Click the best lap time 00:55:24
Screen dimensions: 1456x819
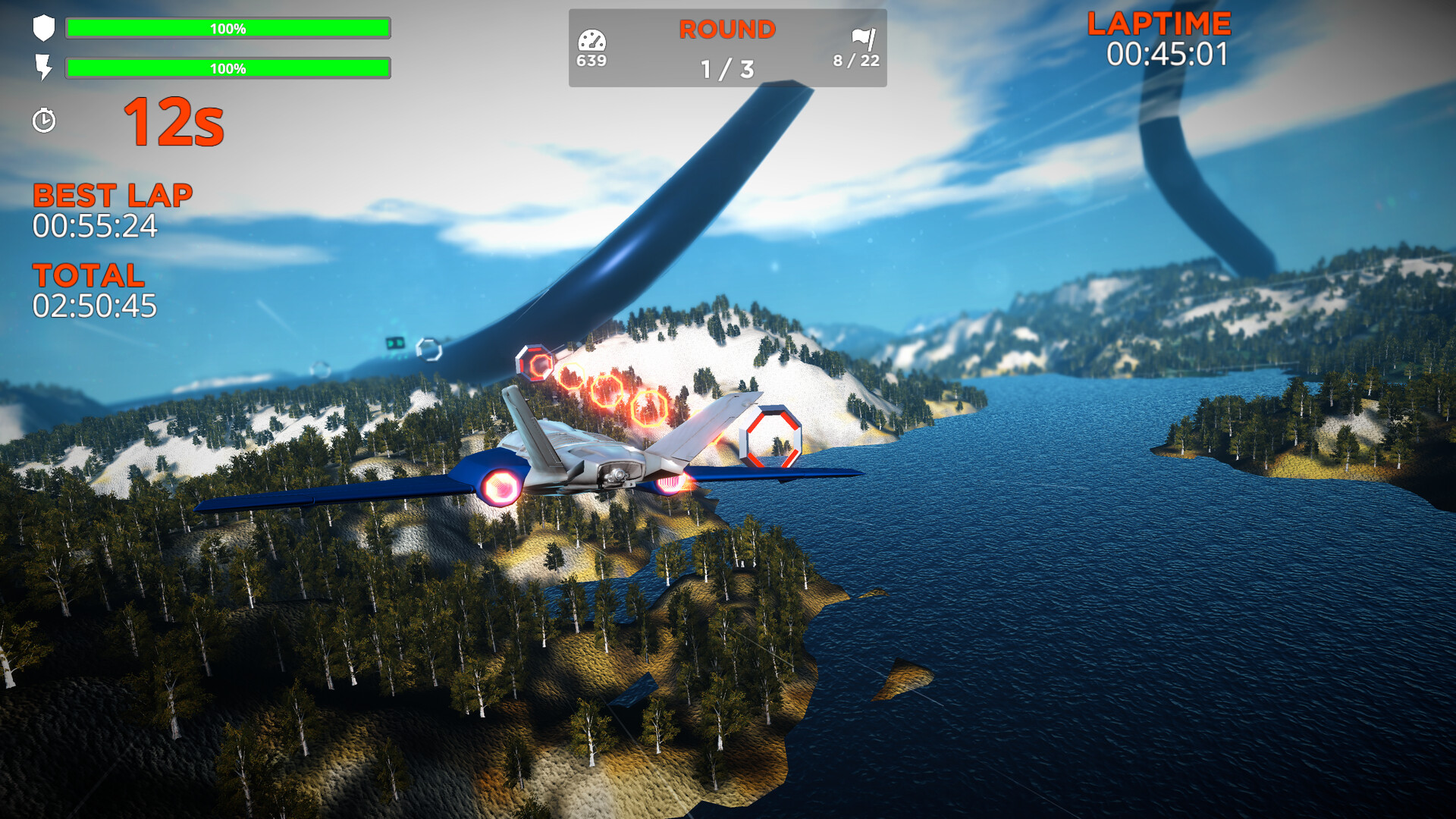click(97, 225)
